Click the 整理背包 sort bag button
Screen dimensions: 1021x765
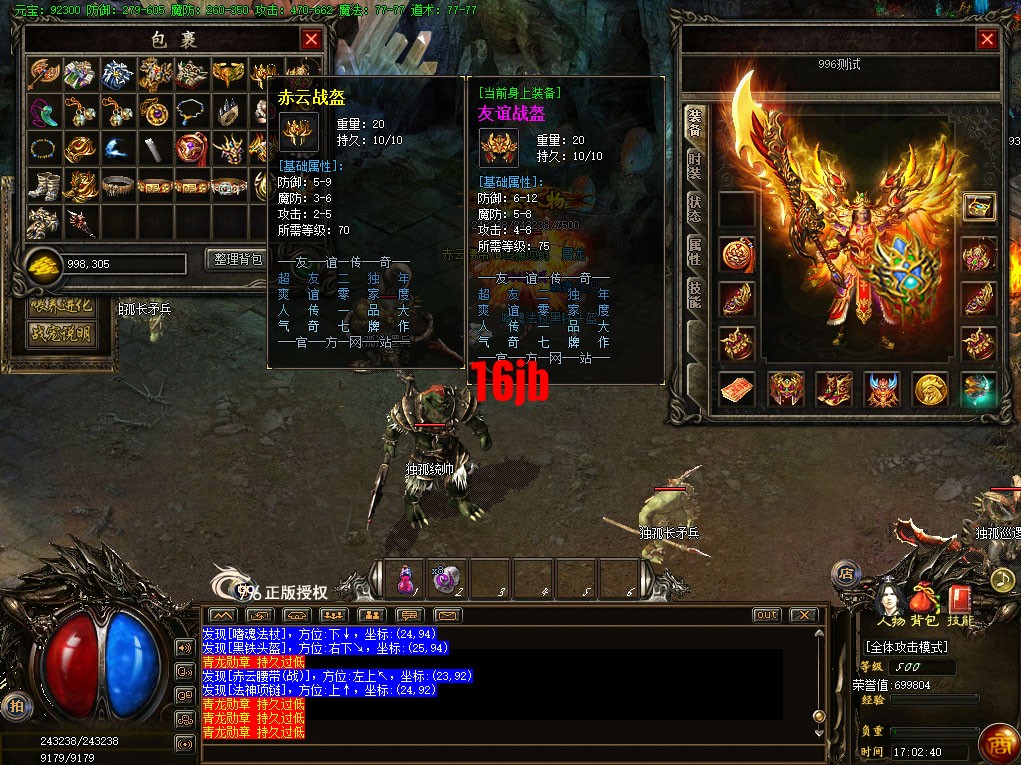tap(236, 259)
